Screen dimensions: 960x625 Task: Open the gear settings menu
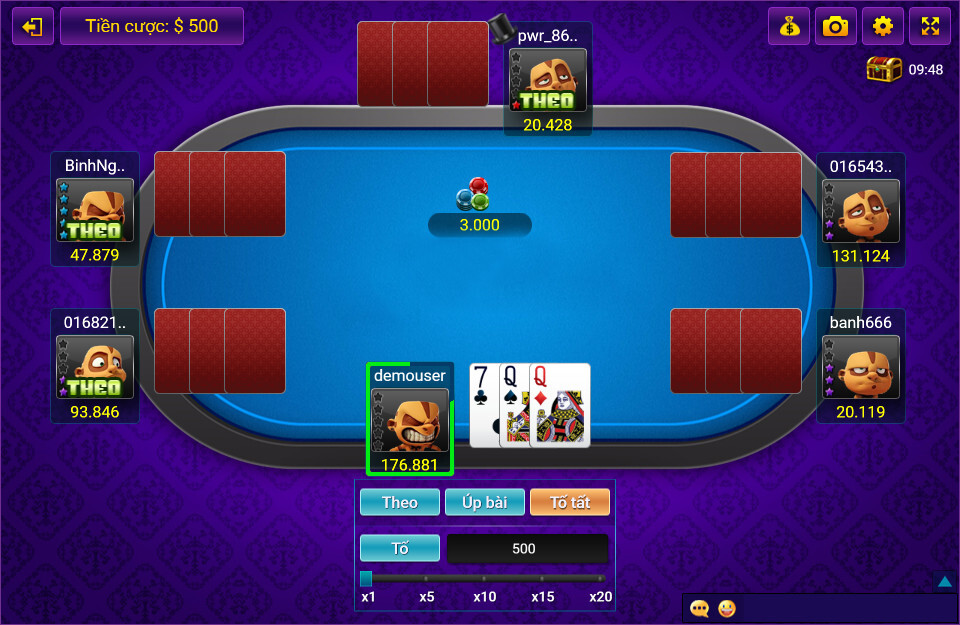click(x=882, y=27)
